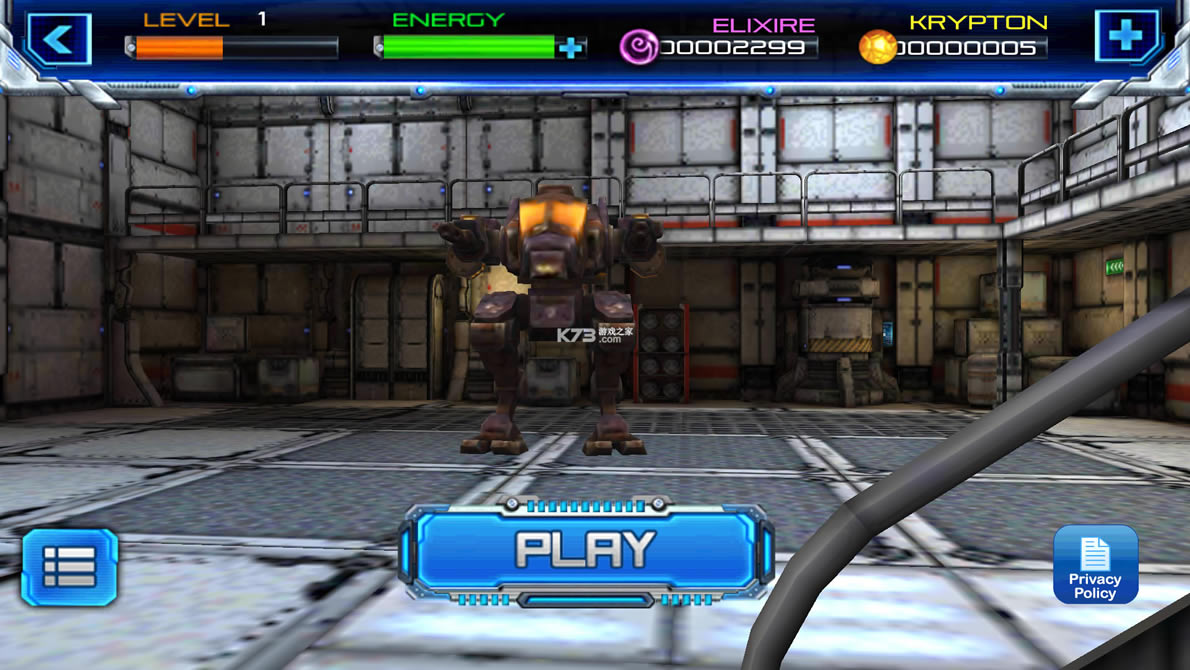The height and width of the screenshot is (670, 1190).
Task: Go back with the arrow button
Action: (59, 40)
